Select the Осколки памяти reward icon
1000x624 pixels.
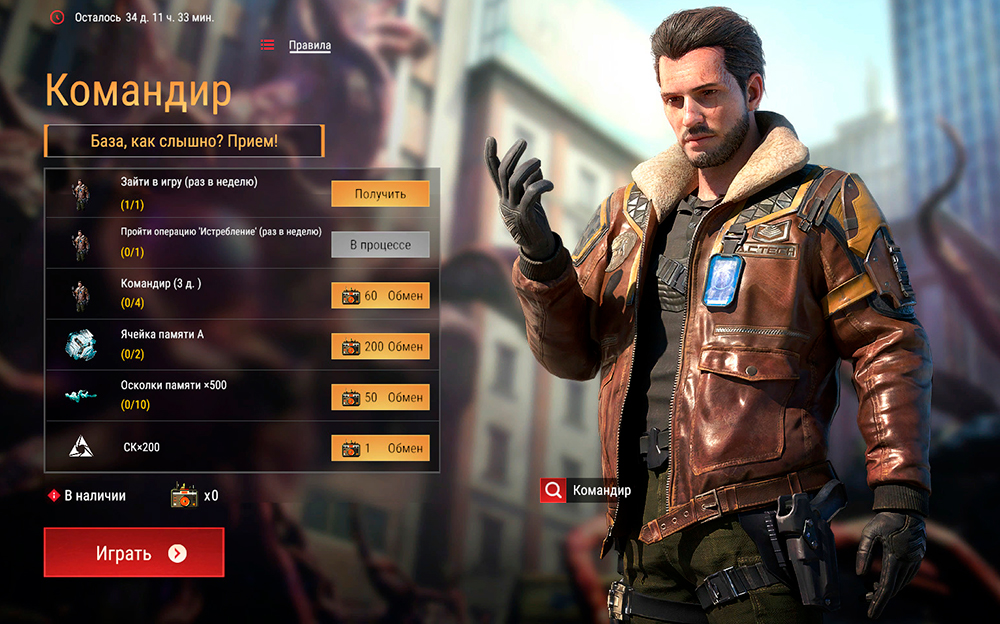coord(81,396)
